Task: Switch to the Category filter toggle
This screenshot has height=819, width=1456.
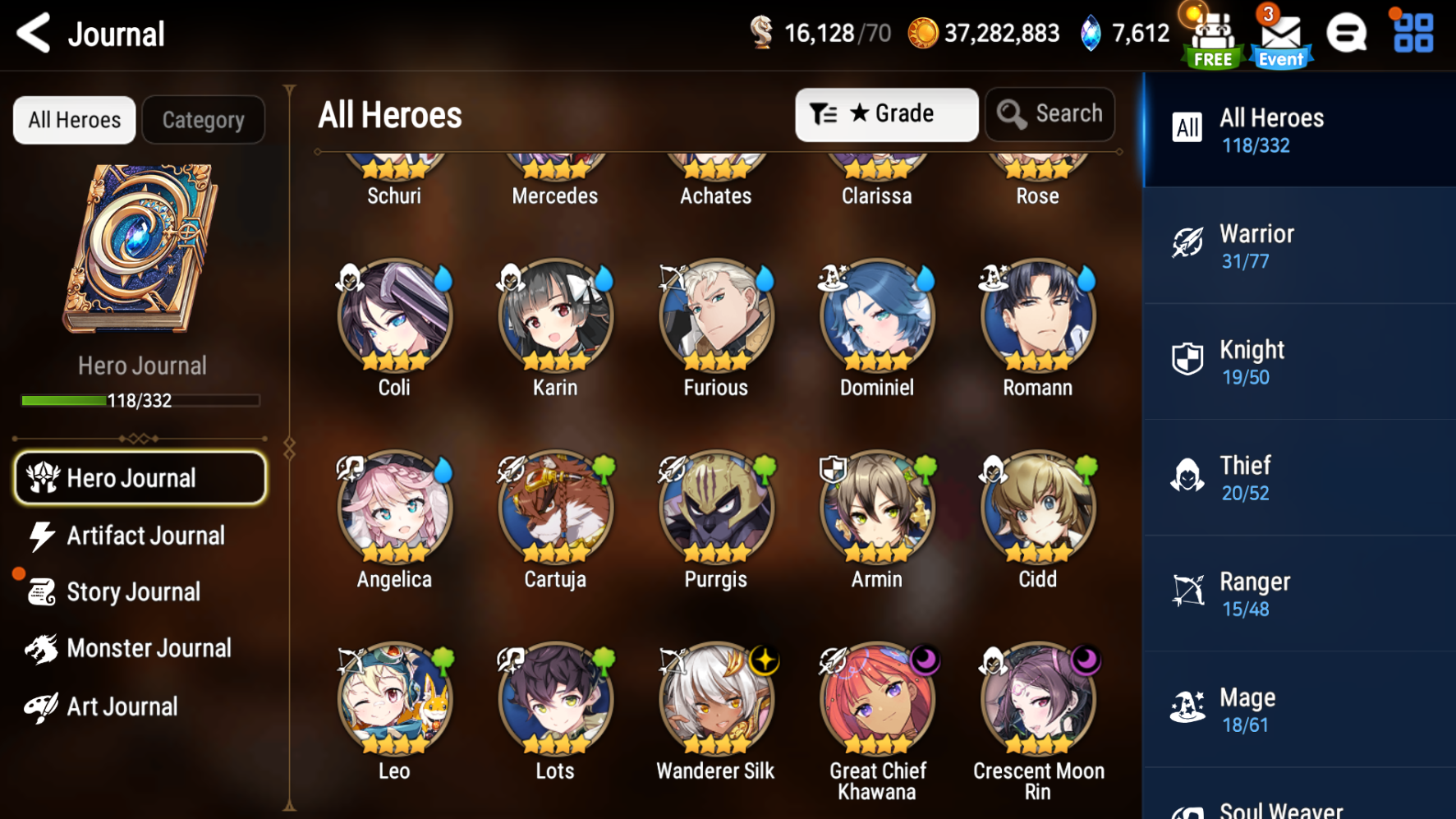Action: click(x=203, y=119)
